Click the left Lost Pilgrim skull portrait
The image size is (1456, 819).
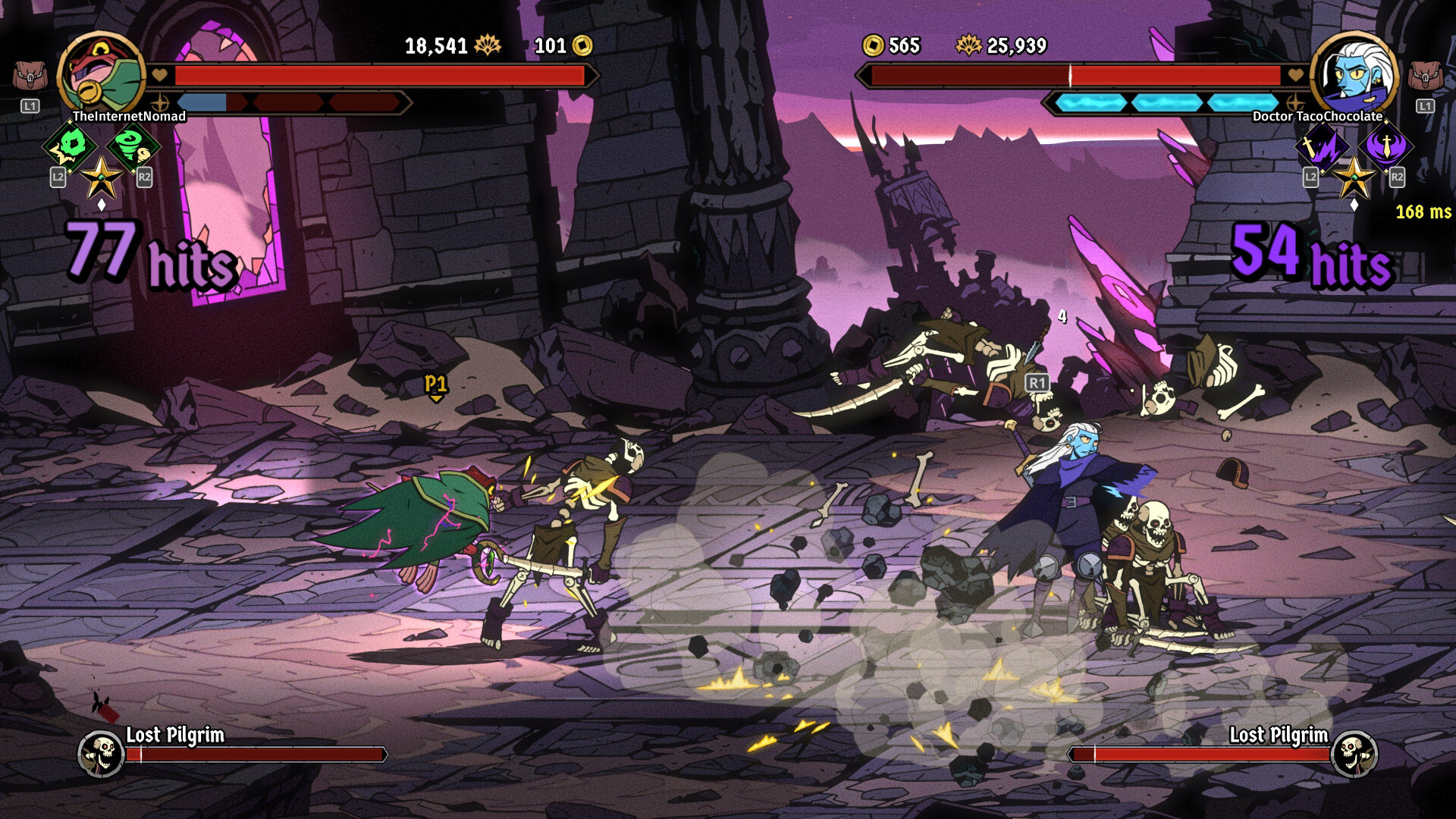tap(102, 753)
